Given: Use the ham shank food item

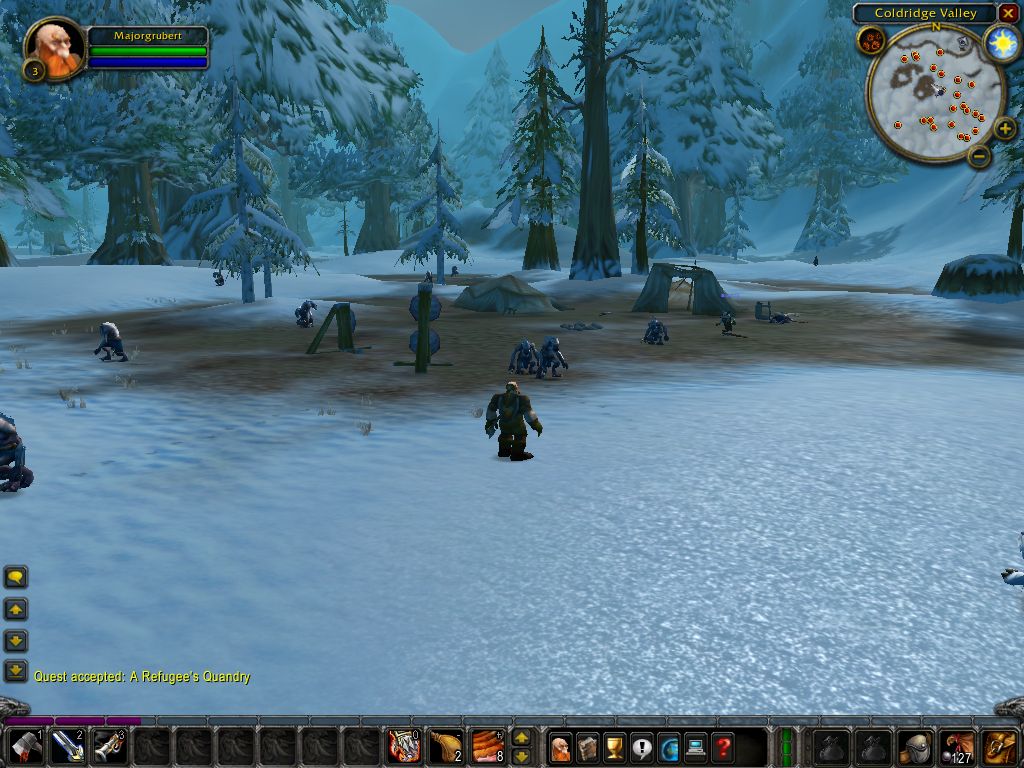Looking at the screenshot, I should [446, 747].
